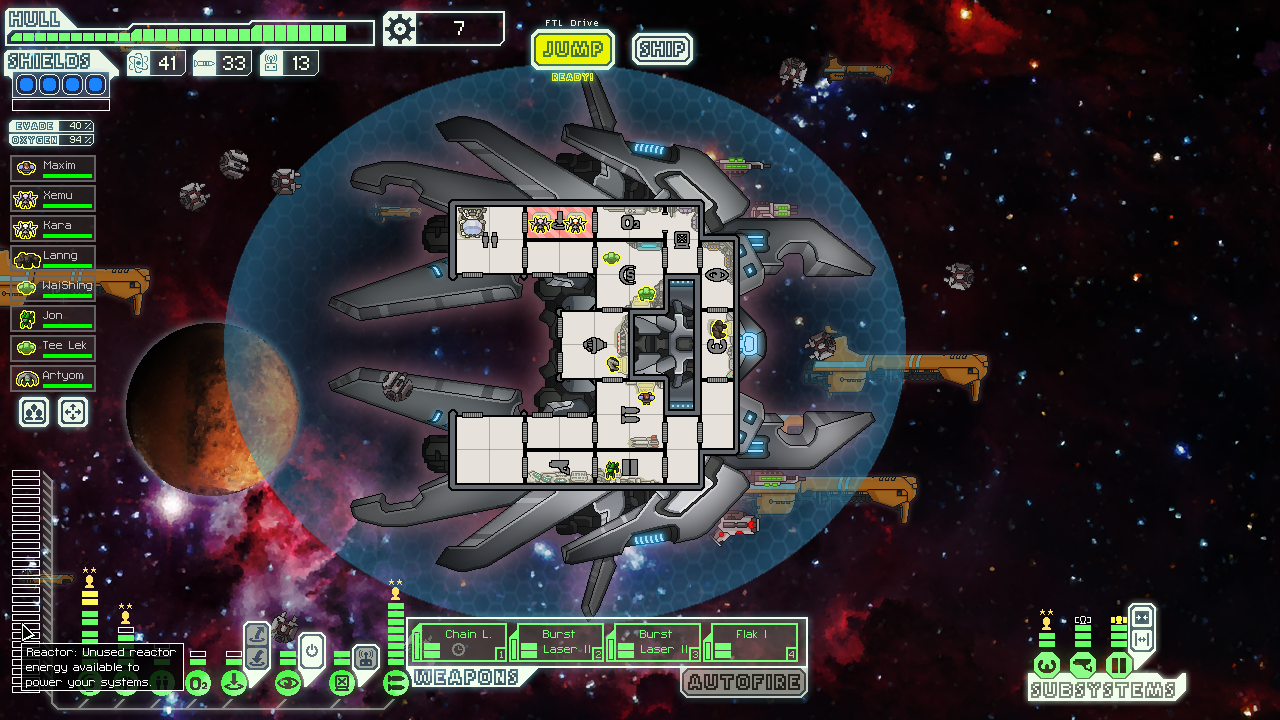
Task: Click the weapons system icon
Action: (x=395, y=684)
